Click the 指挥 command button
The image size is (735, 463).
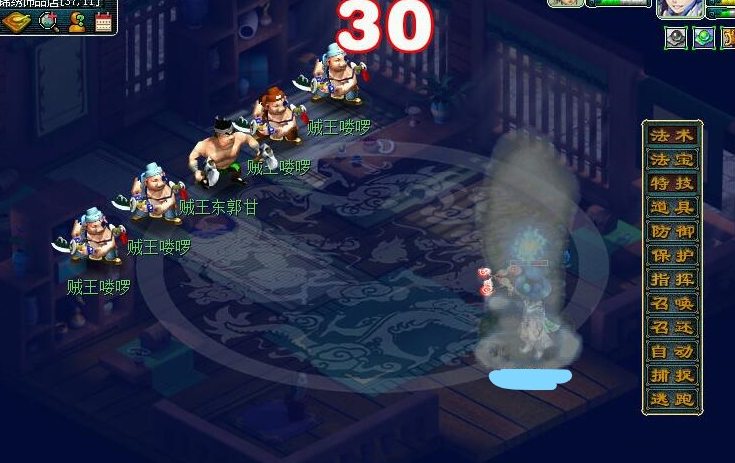pos(672,279)
